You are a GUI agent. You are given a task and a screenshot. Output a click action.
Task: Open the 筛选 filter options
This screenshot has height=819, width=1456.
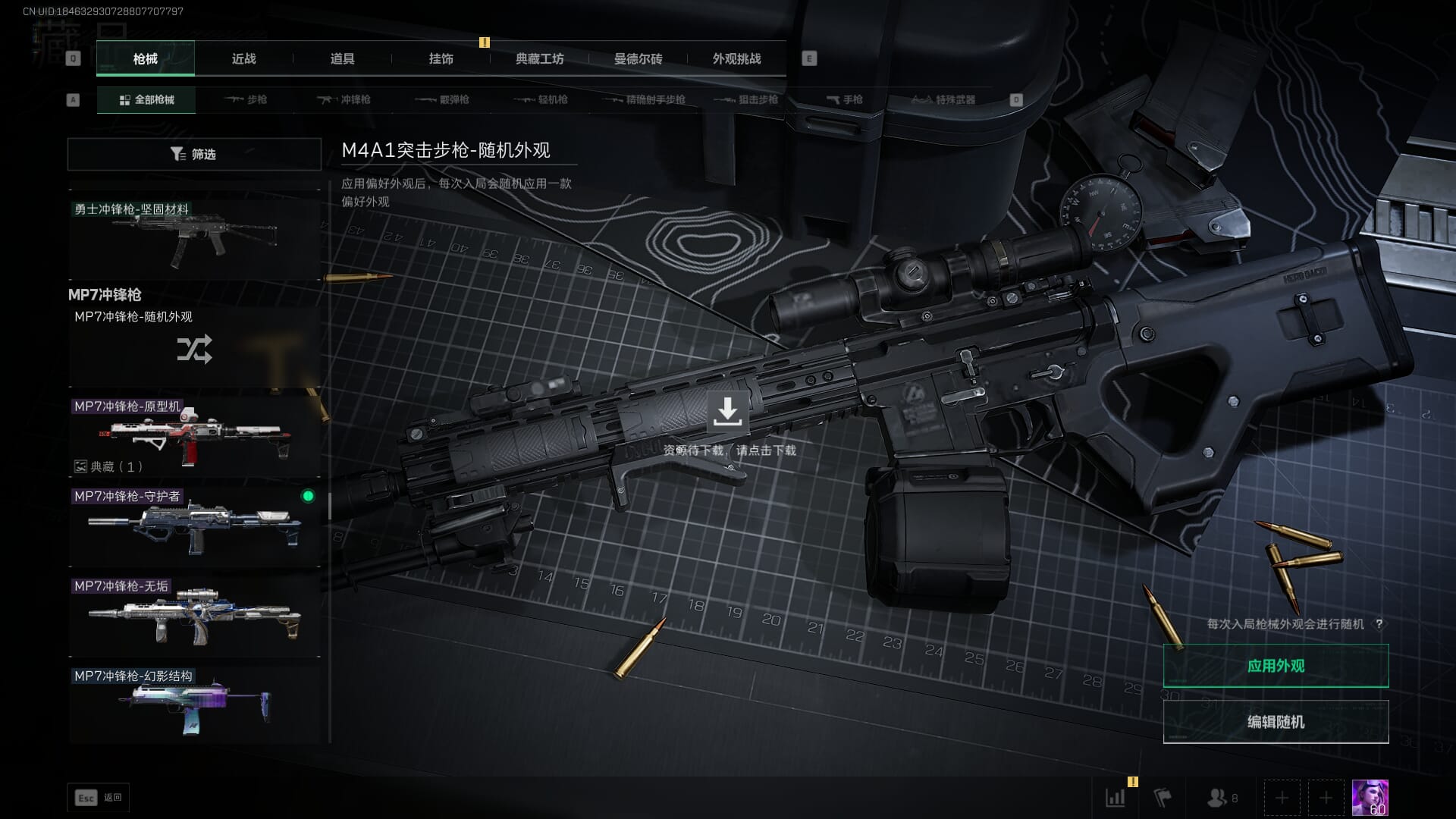(x=194, y=154)
